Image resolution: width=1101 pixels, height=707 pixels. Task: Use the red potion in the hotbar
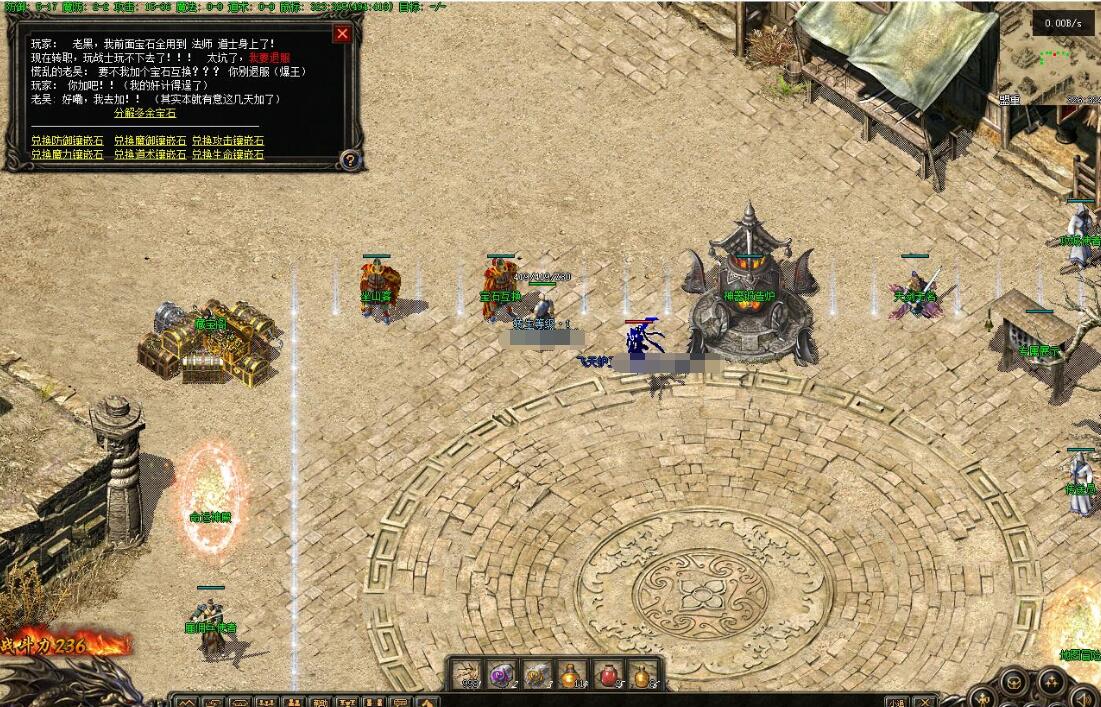coord(607,675)
